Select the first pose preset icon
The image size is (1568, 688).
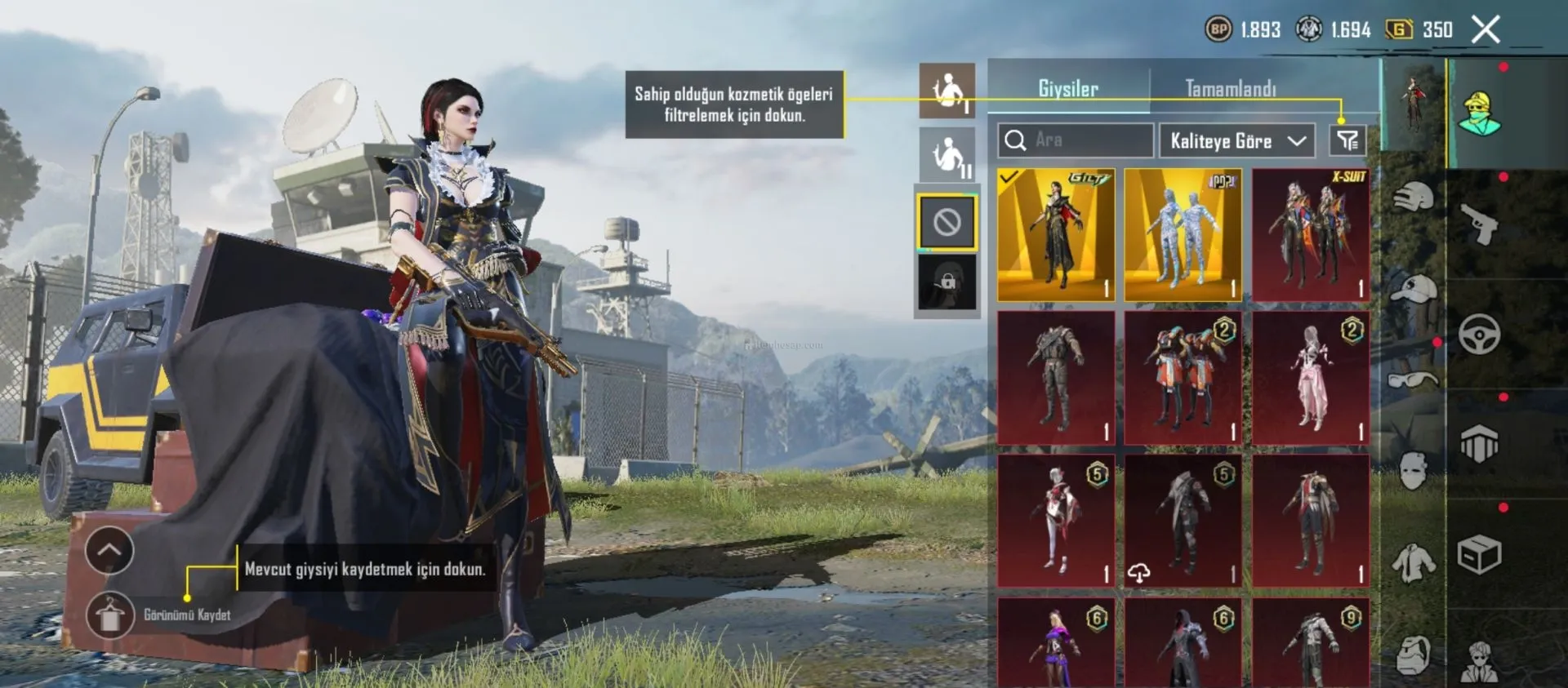pyautogui.click(x=947, y=91)
